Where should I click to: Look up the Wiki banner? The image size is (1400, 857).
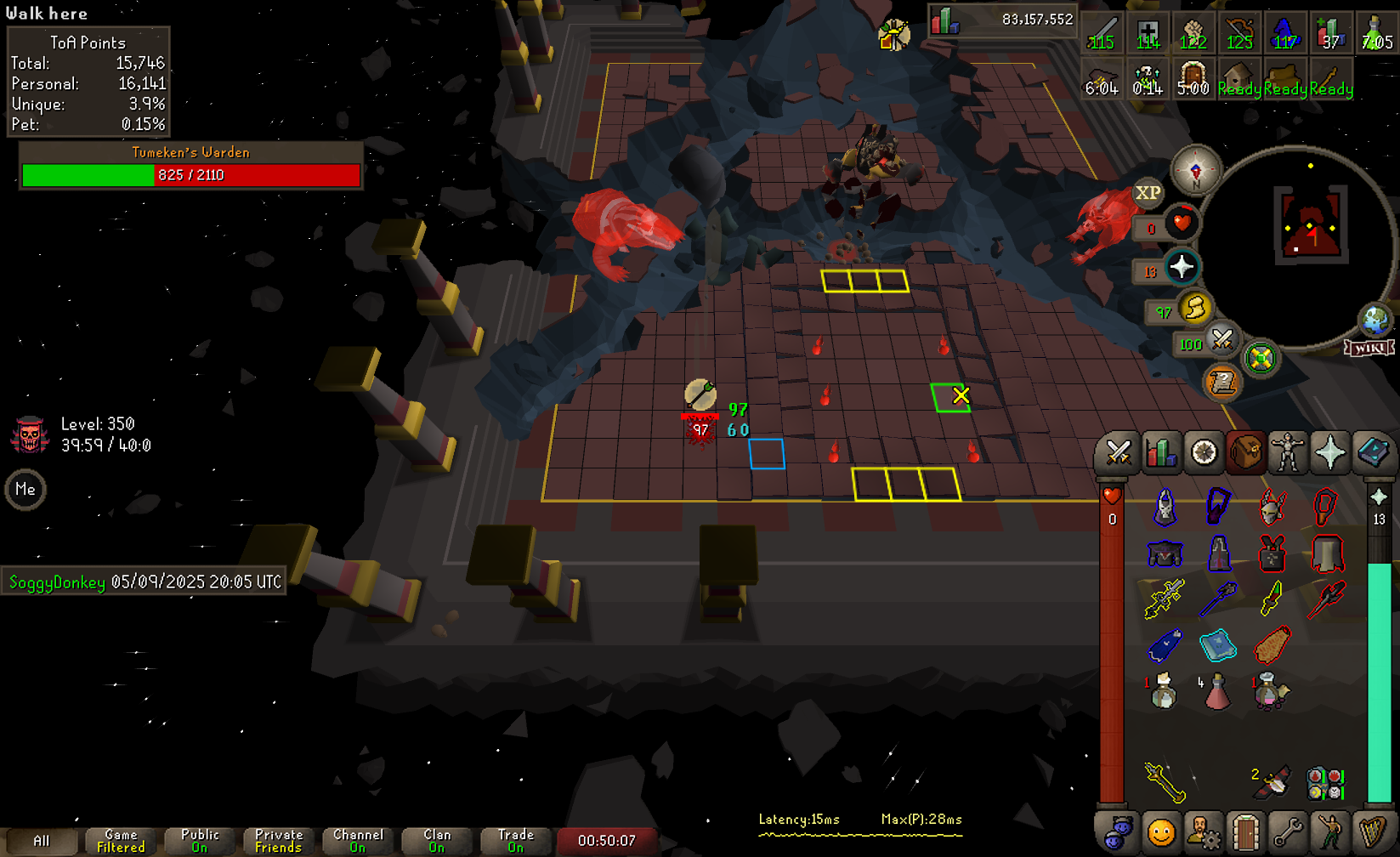[1369, 348]
